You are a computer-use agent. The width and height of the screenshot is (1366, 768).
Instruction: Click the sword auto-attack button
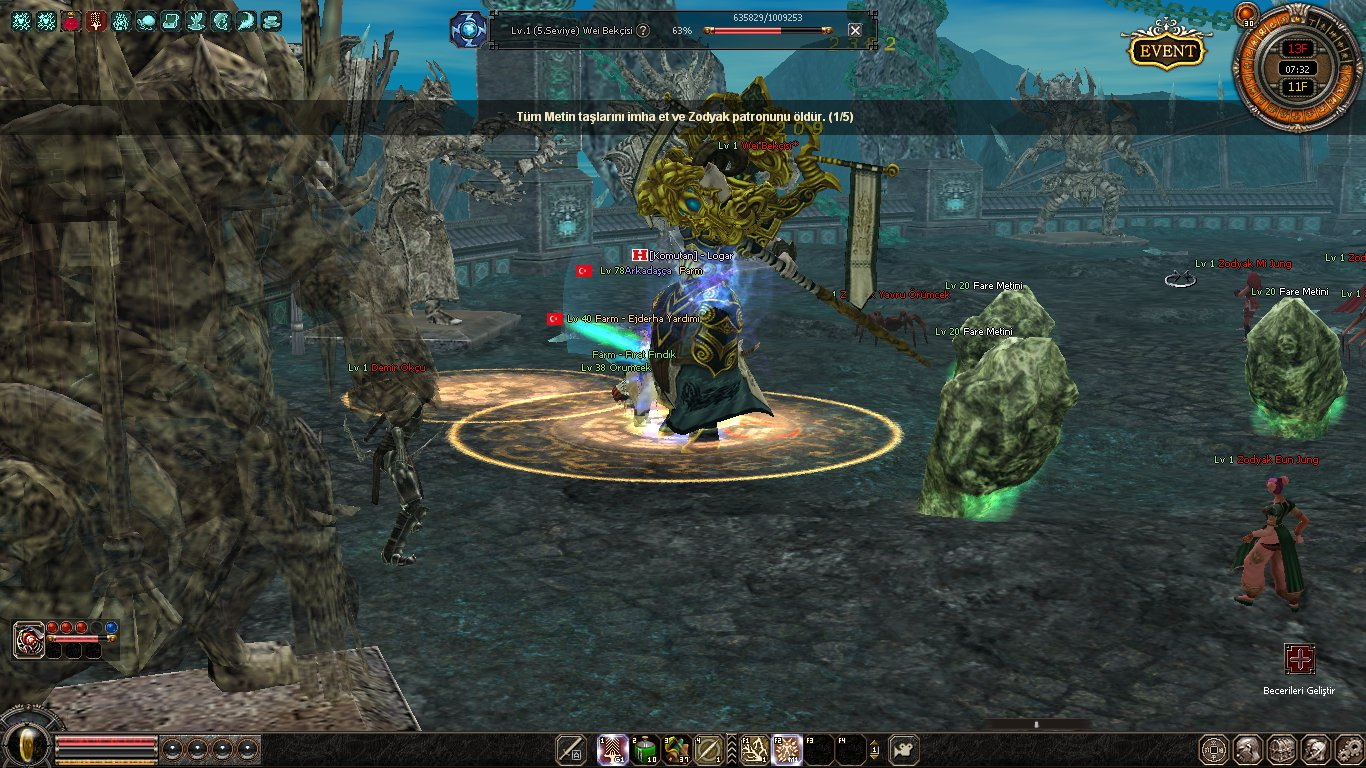pyautogui.click(x=571, y=749)
